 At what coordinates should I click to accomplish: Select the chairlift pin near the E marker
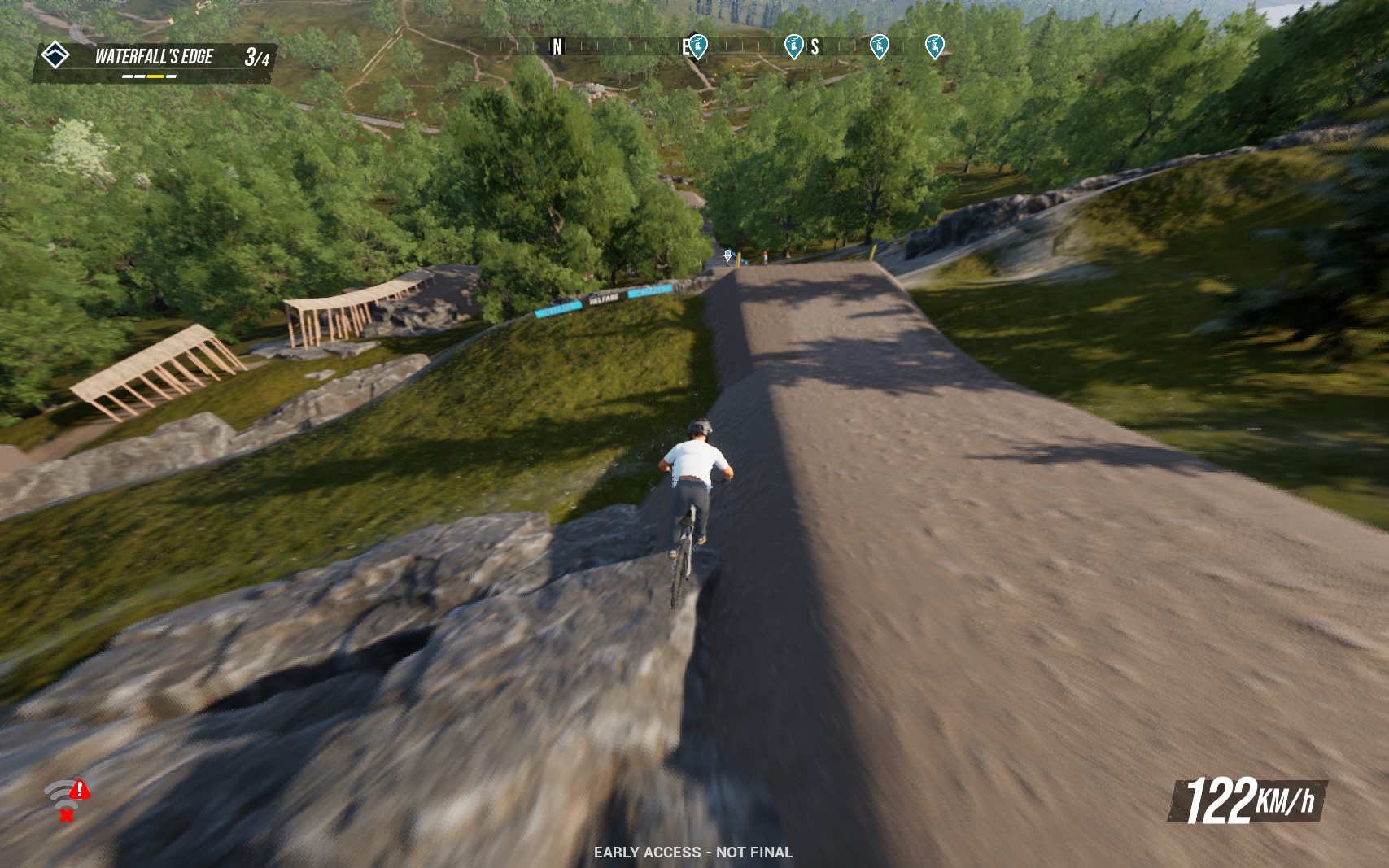click(698, 46)
